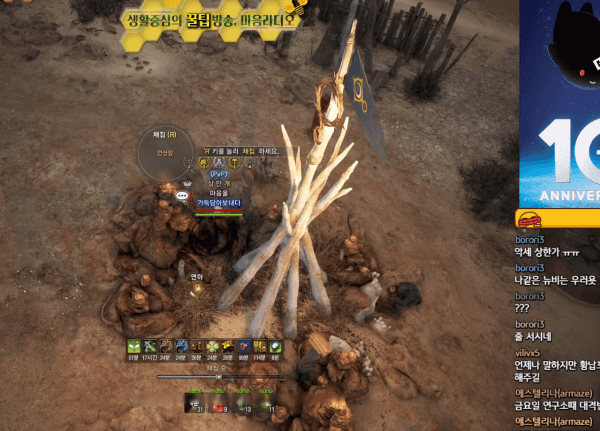The height and width of the screenshot is (431, 600).
Task: Click the crossed pickaxes buff icon
Action: point(150,346)
